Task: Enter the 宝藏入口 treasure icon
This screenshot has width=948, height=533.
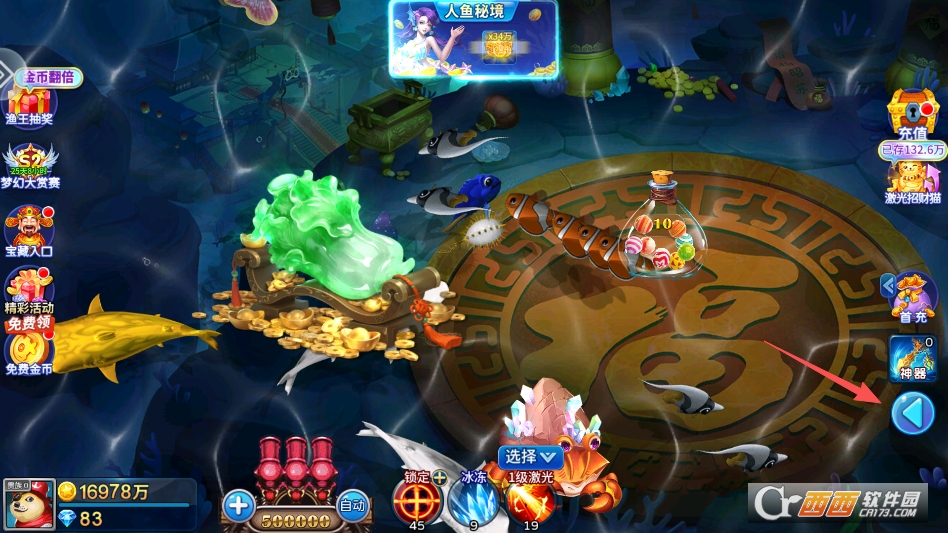Action: [x=29, y=231]
